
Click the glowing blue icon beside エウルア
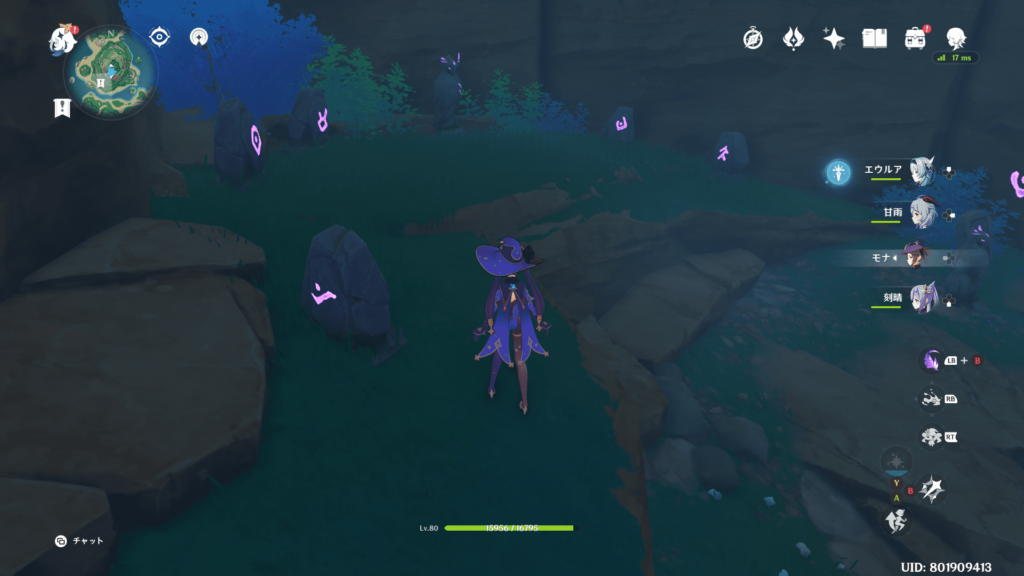(x=838, y=172)
